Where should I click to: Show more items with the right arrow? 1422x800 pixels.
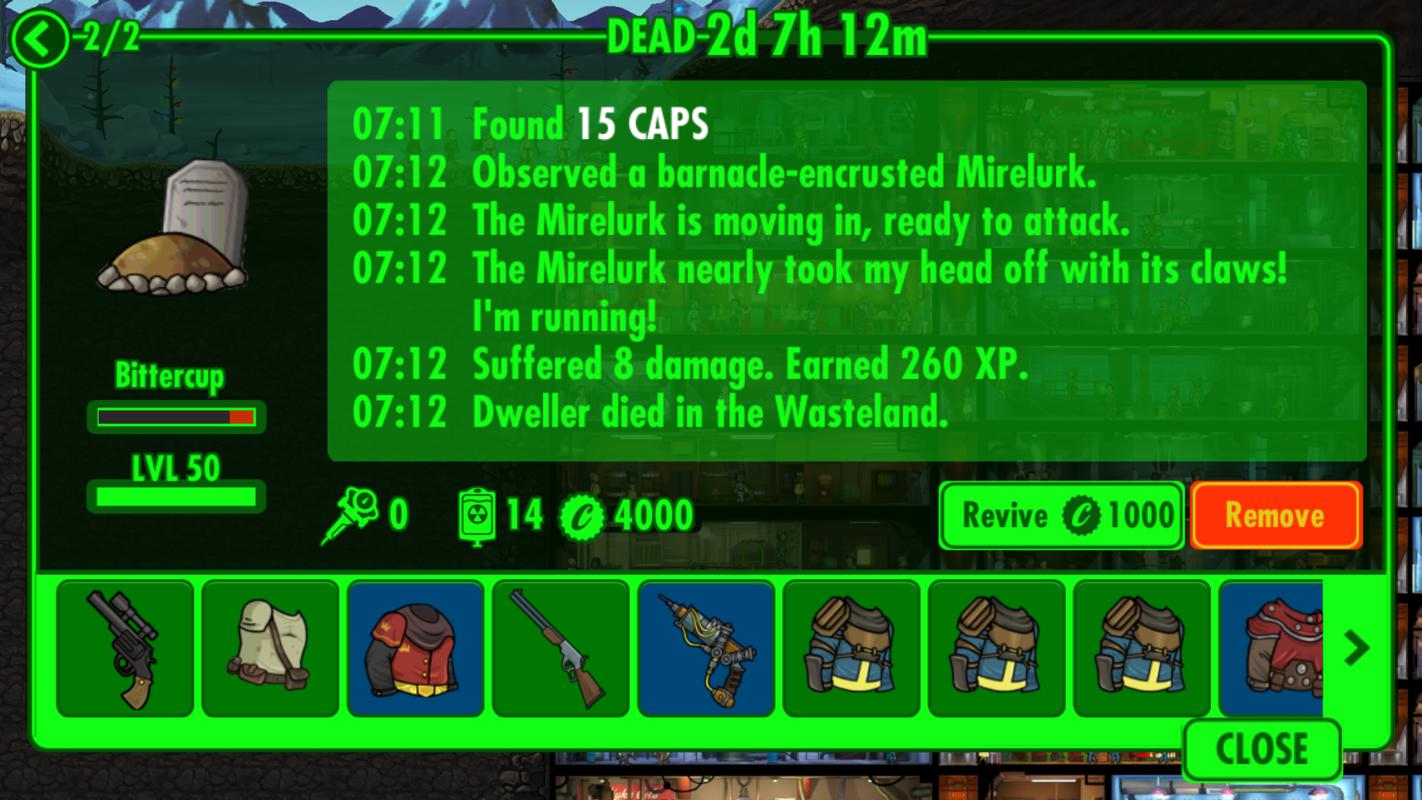pyautogui.click(x=1356, y=648)
